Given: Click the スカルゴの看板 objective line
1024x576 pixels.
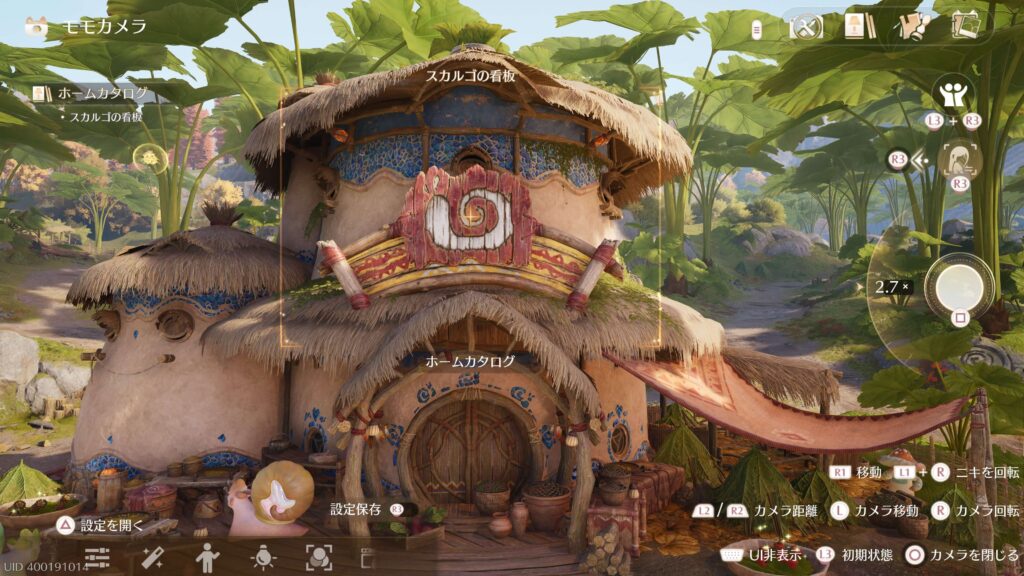Looking at the screenshot, I should coord(105,117).
